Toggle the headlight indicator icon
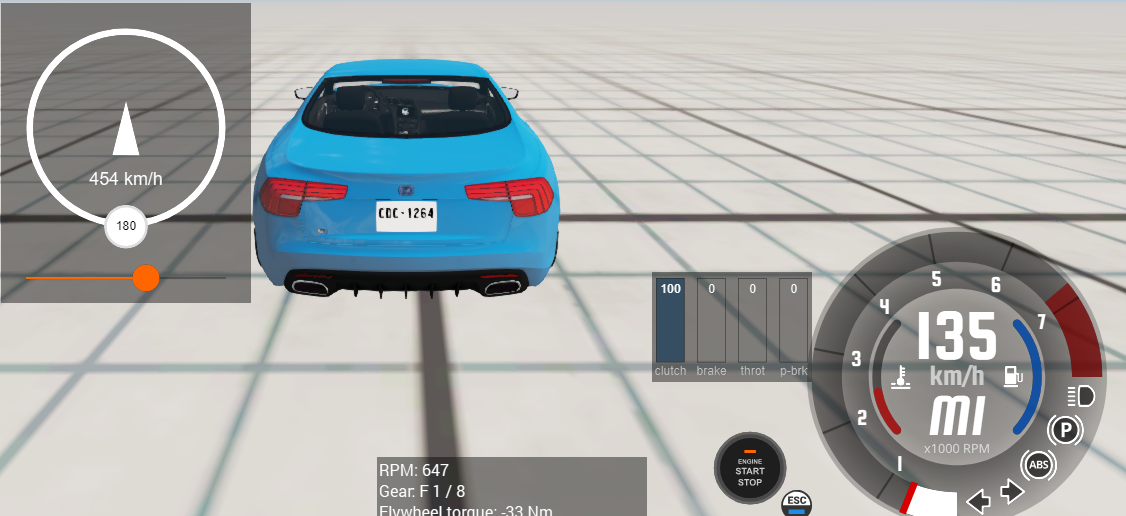This screenshot has width=1126, height=516. coord(1081,396)
